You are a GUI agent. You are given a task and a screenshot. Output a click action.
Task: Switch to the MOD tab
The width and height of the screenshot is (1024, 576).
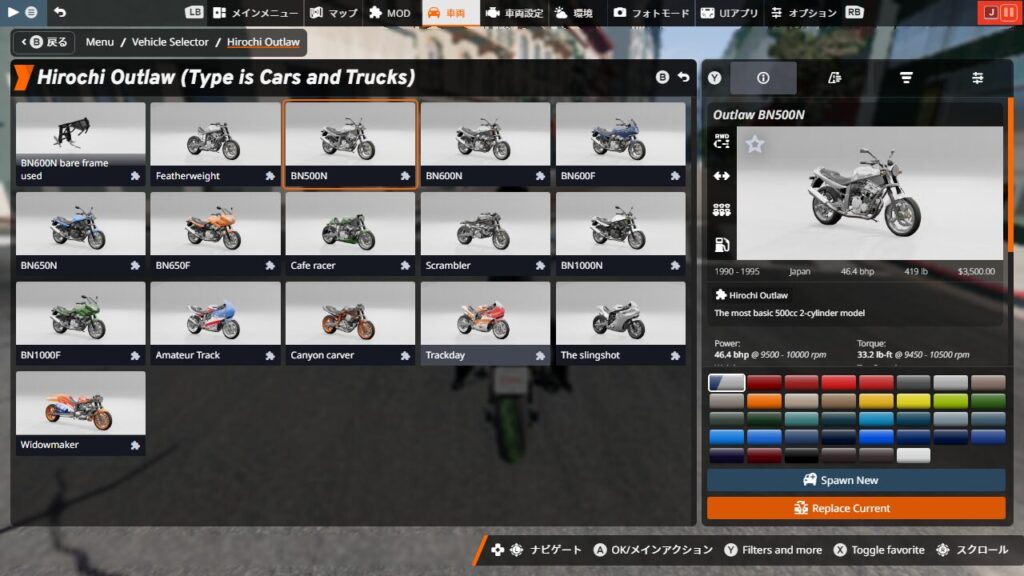(x=390, y=13)
